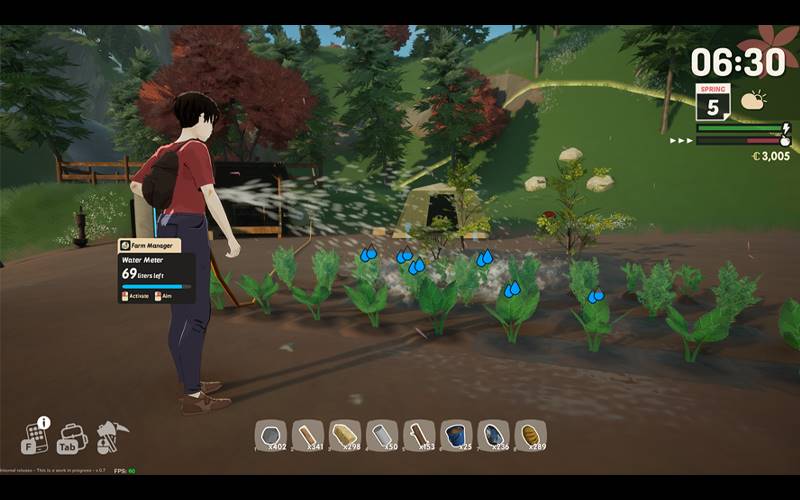Pick the bread loaf slot showing x289
Screen dimensions: 800x500
pyautogui.click(x=530, y=435)
